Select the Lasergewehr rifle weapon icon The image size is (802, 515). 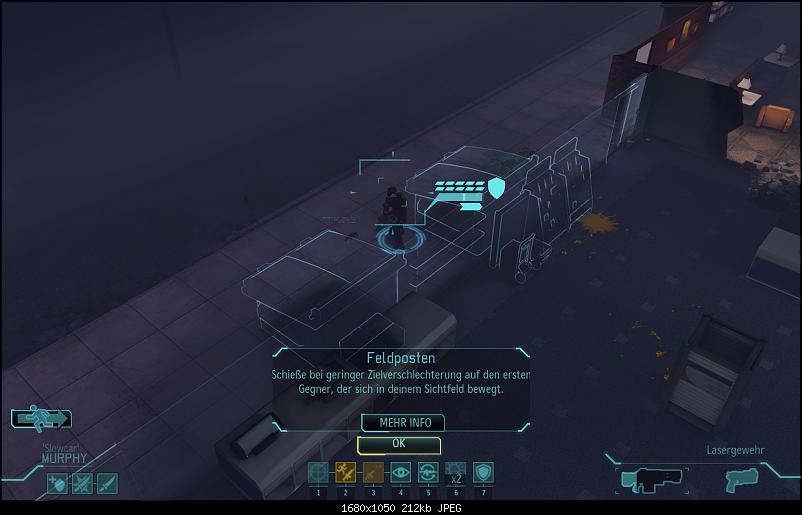coord(651,479)
